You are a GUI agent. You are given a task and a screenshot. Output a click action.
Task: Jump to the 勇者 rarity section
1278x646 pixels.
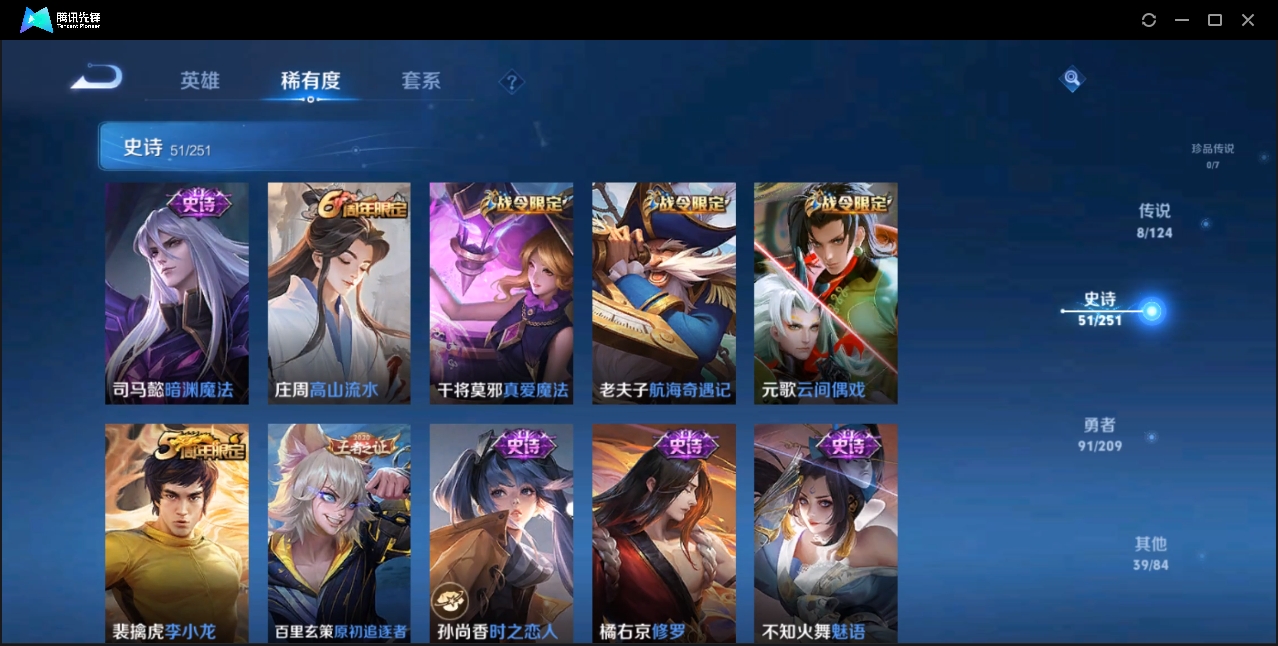click(1100, 434)
